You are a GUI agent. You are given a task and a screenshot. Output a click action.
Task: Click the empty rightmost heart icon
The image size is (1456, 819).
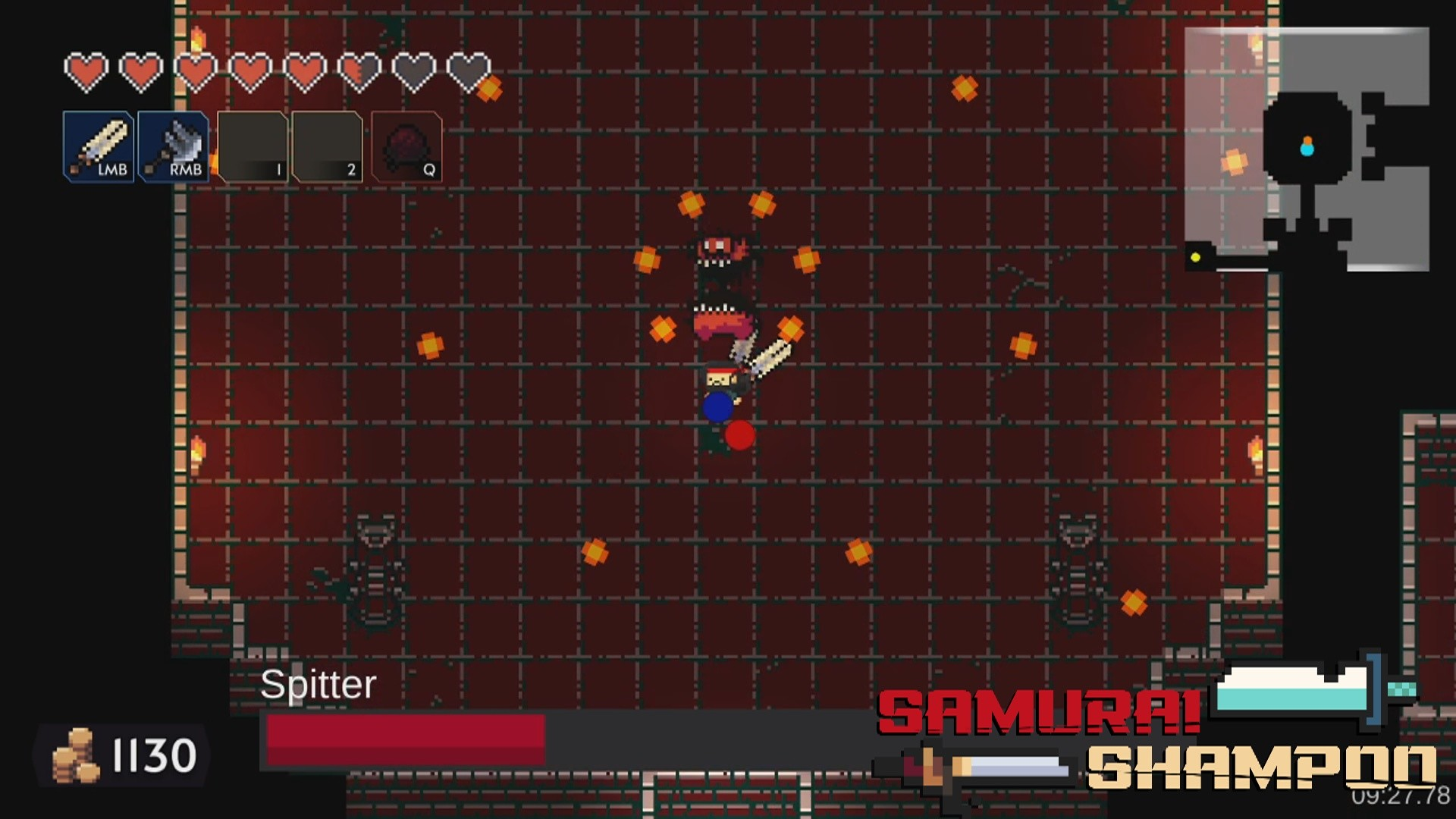470,68
